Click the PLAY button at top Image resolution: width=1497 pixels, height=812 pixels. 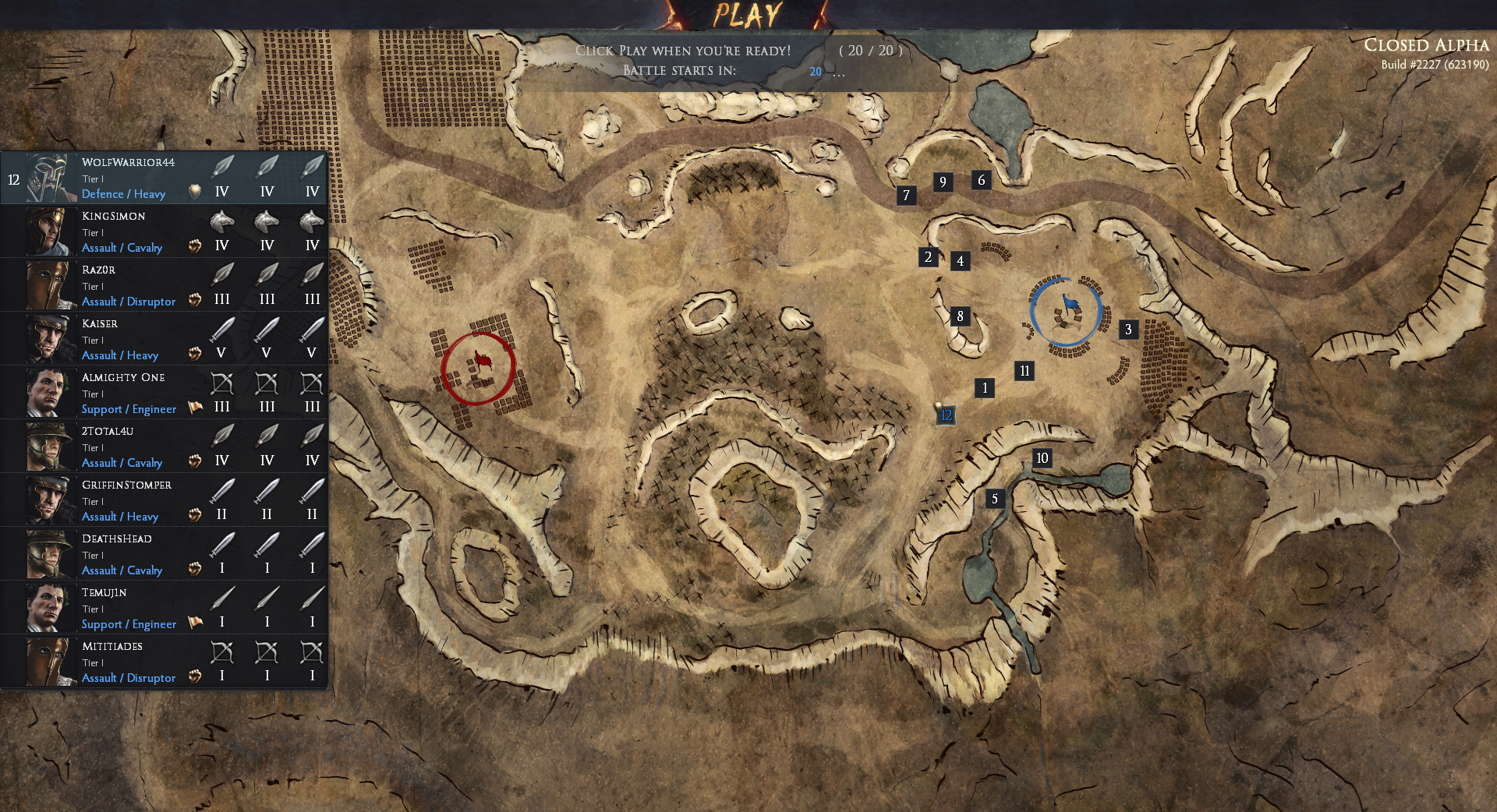point(746,13)
